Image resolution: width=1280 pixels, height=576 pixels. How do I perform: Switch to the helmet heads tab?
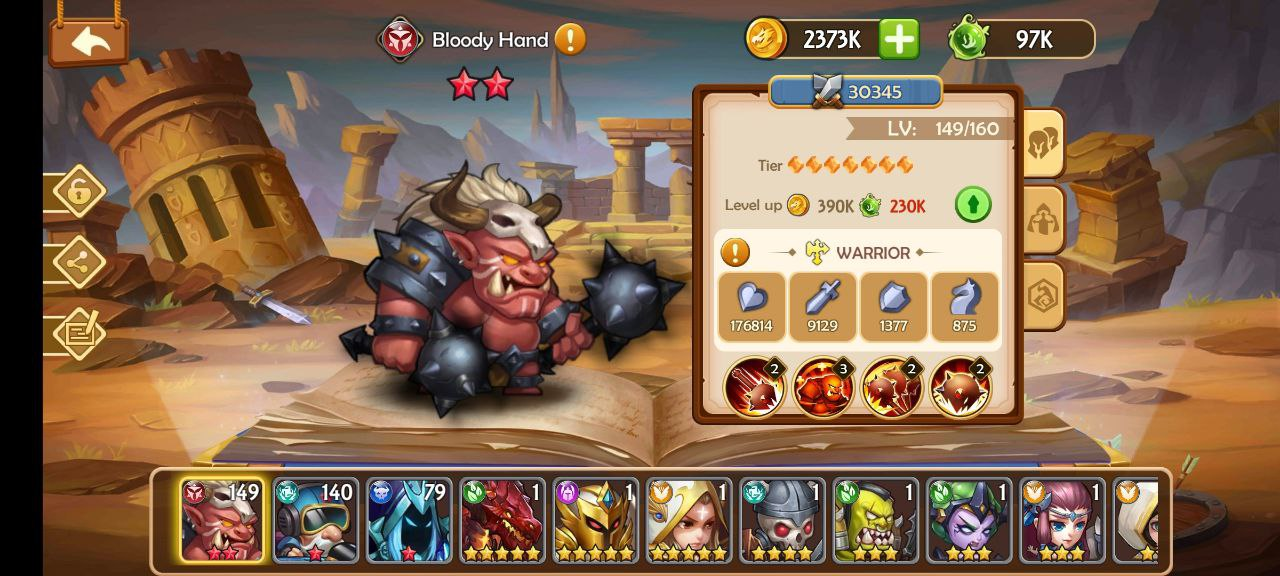[1043, 144]
